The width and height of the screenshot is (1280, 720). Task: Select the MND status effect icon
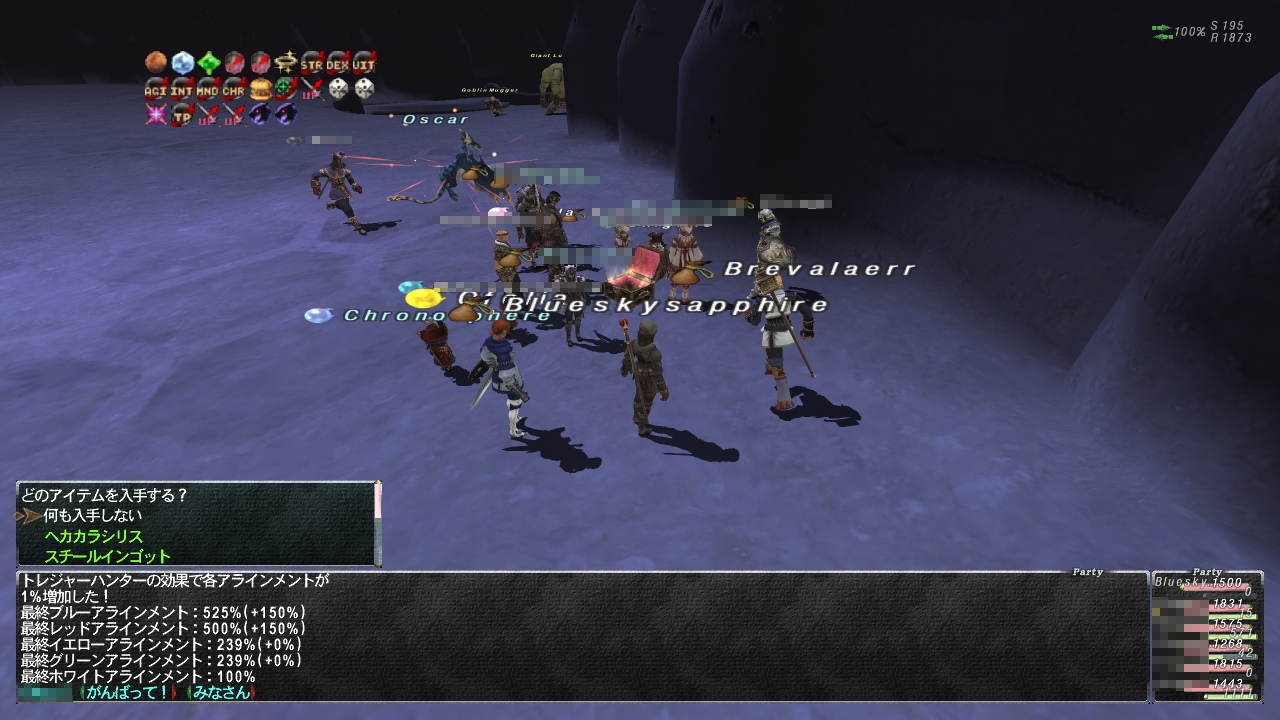pyautogui.click(x=207, y=88)
